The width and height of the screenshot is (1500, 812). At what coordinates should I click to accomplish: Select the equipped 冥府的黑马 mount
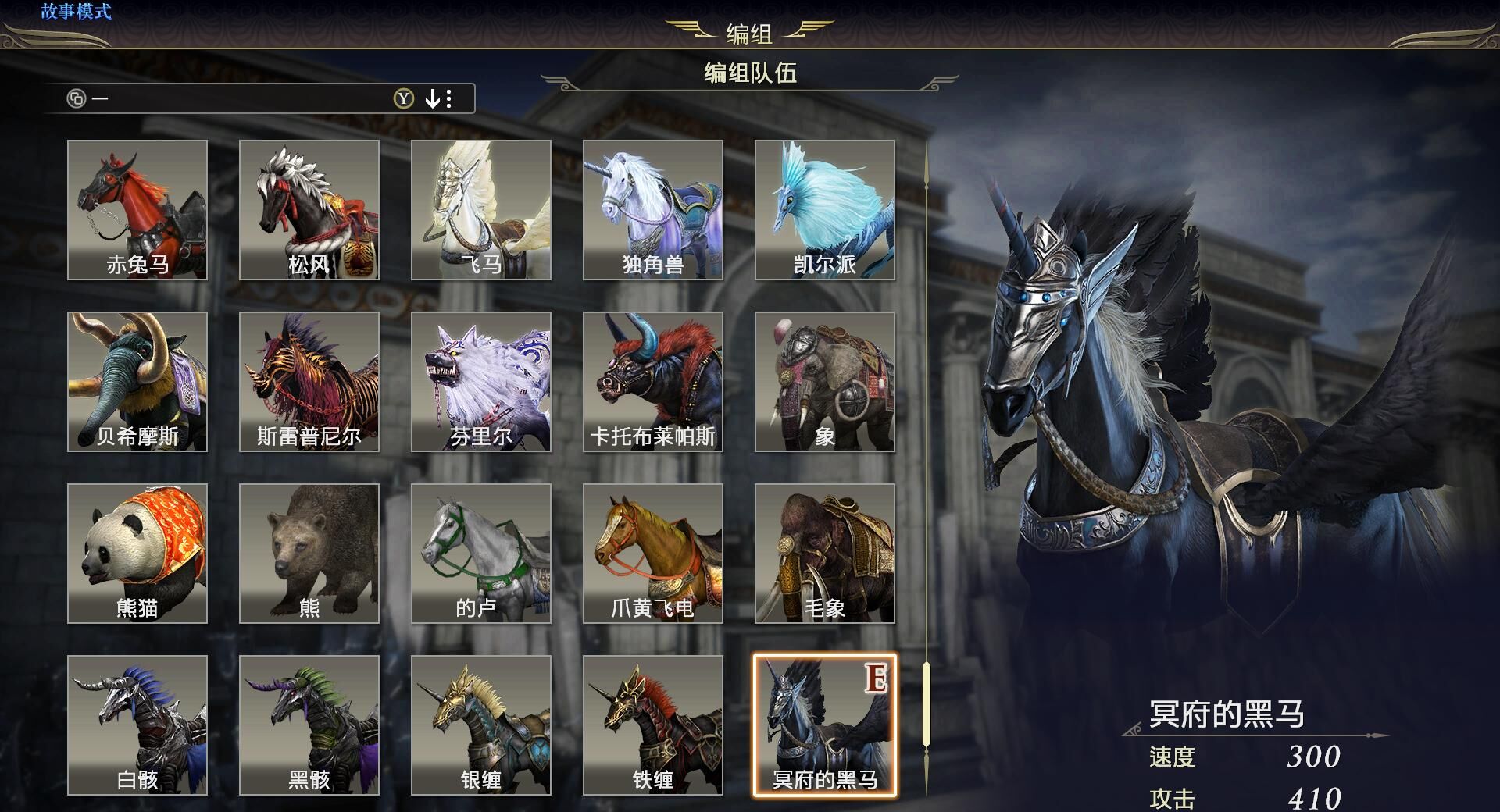point(825,725)
